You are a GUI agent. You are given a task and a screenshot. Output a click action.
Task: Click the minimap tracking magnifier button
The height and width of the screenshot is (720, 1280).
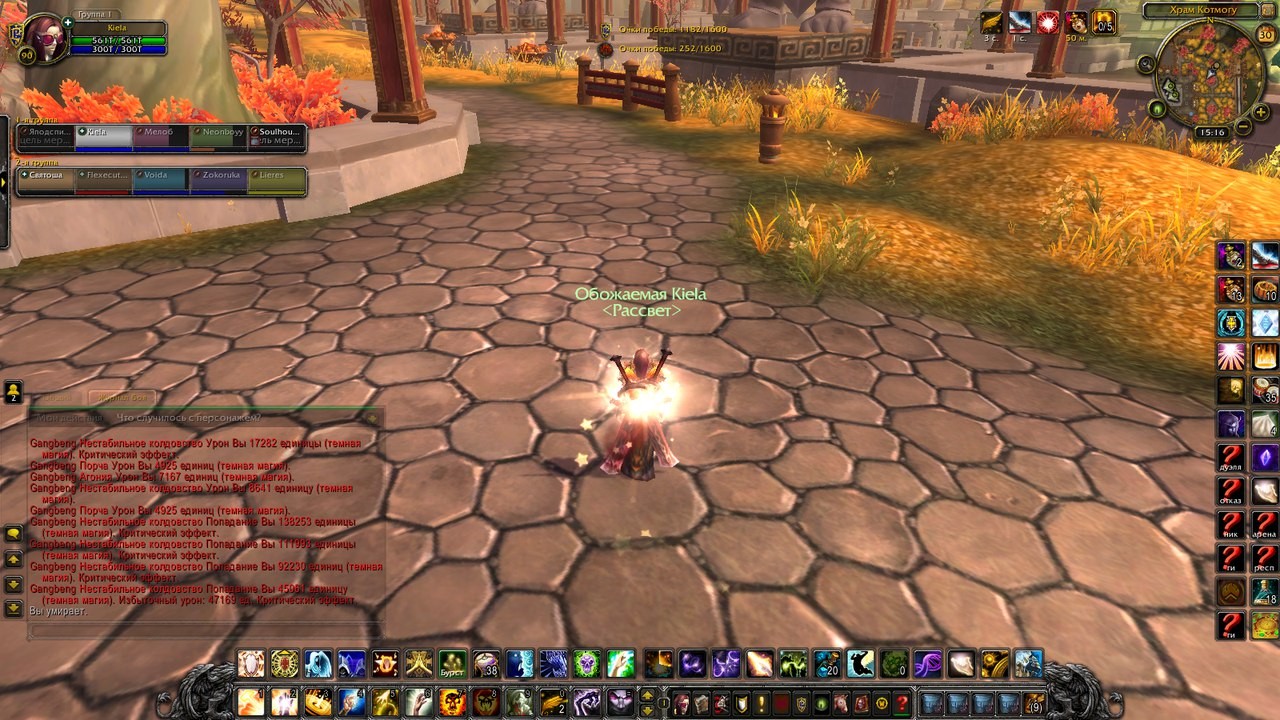1146,64
